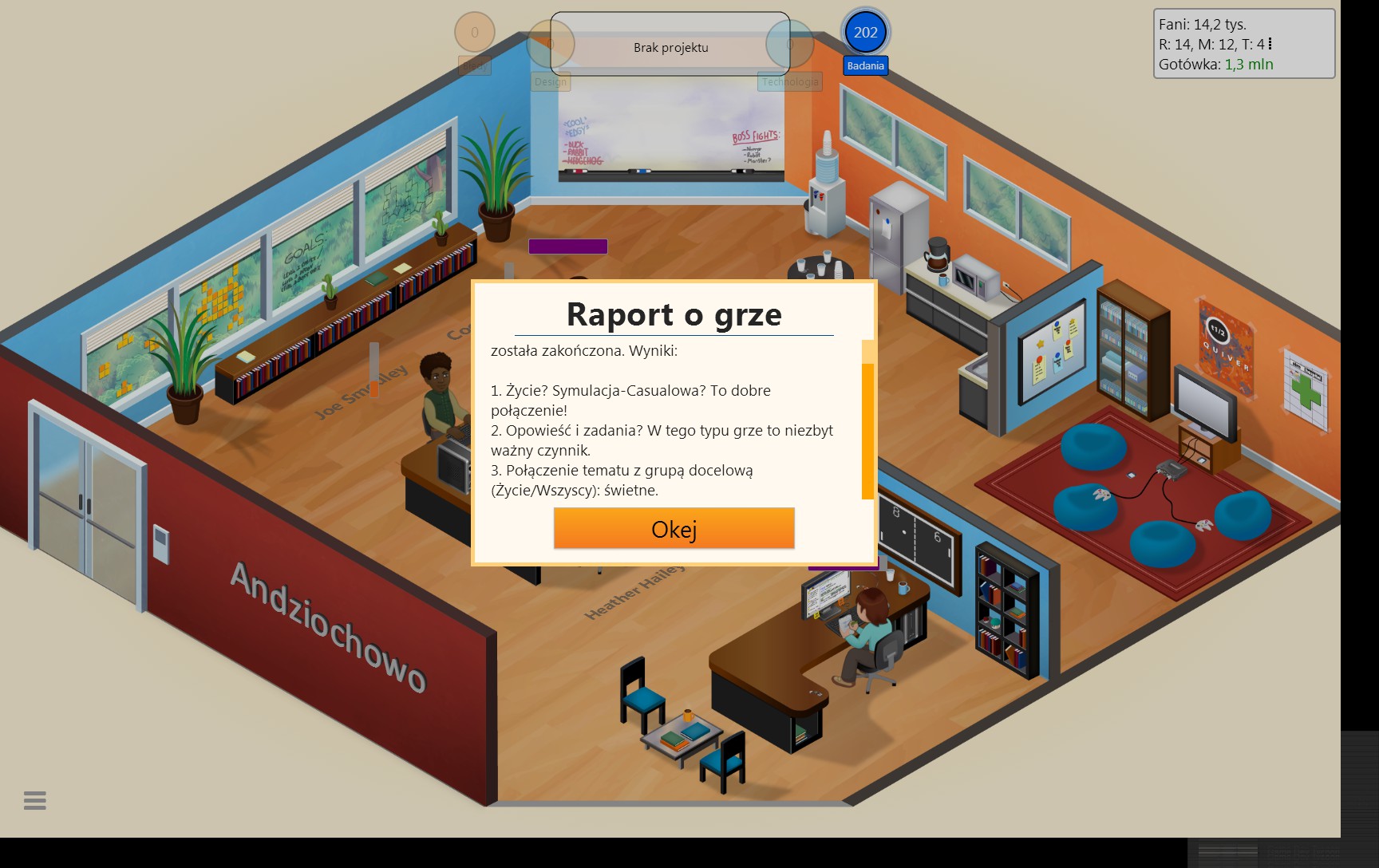Open the hamburger menu icon
The width and height of the screenshot is (1379, 868).
click(35, 800)
